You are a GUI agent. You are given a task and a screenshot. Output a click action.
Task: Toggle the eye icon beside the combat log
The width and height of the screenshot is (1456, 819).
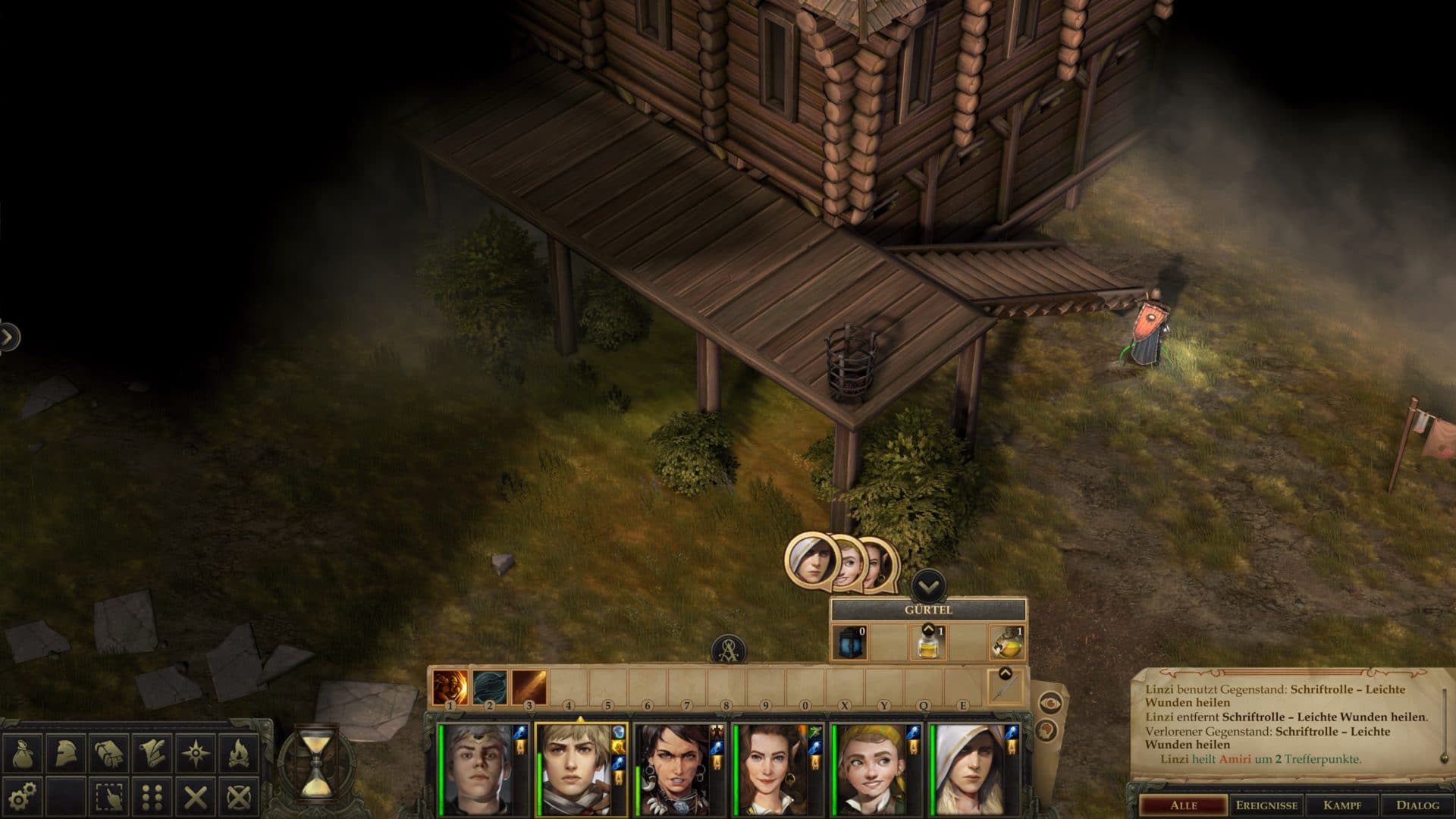tap(1050, 703)
